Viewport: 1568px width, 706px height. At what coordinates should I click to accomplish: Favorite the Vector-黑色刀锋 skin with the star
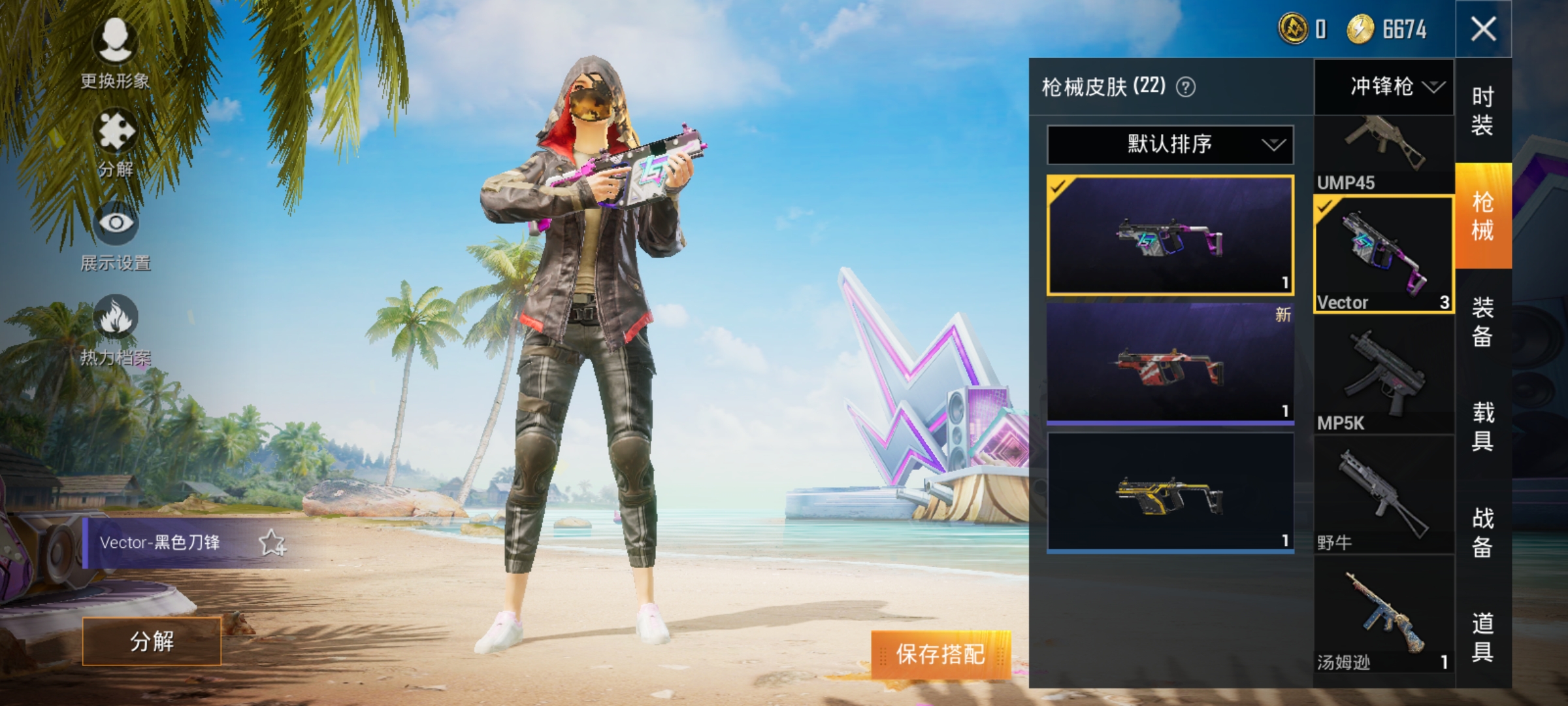coord(272,543)
